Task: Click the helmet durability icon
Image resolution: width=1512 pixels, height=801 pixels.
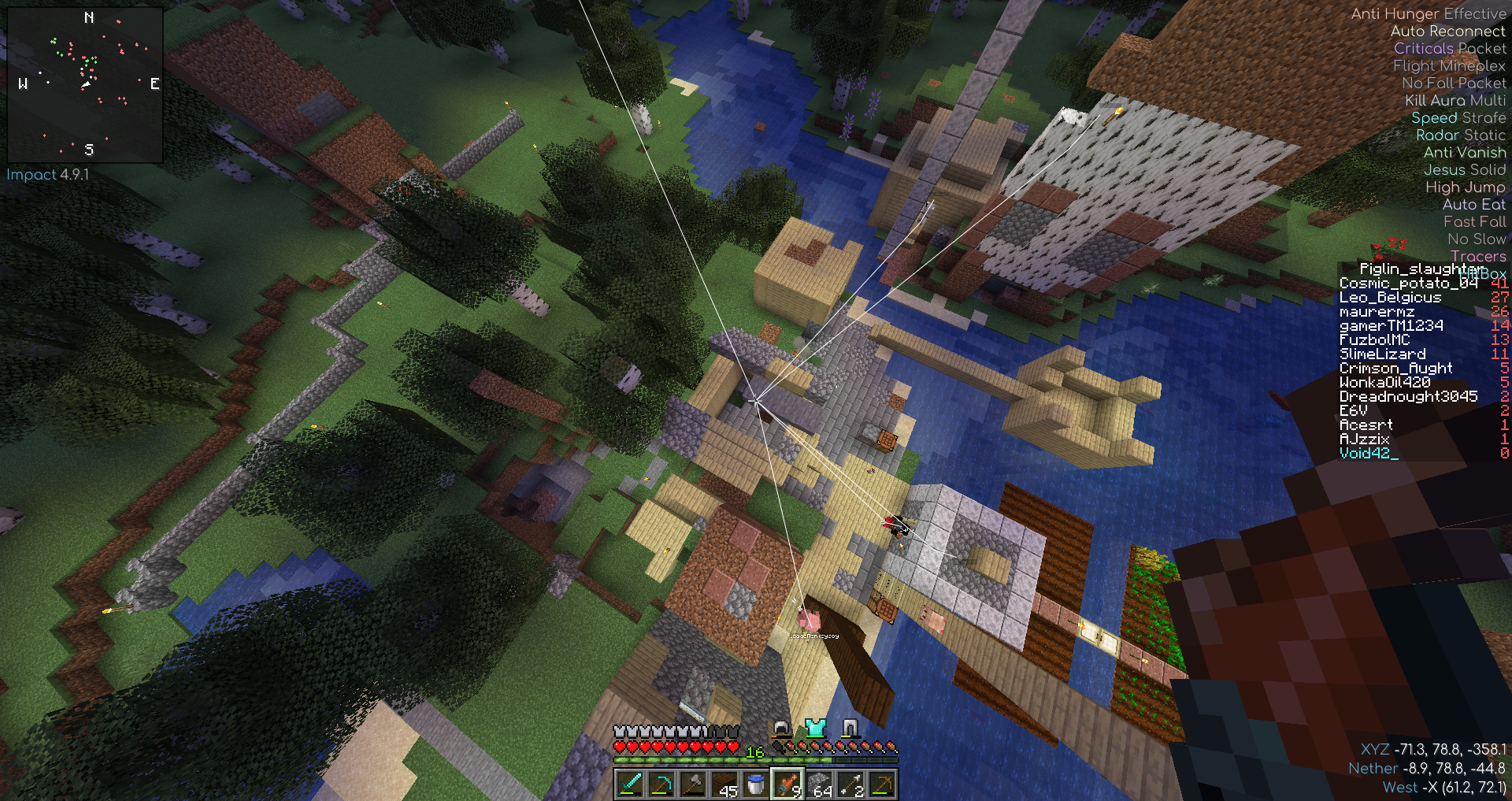Action: coord(780,728)
